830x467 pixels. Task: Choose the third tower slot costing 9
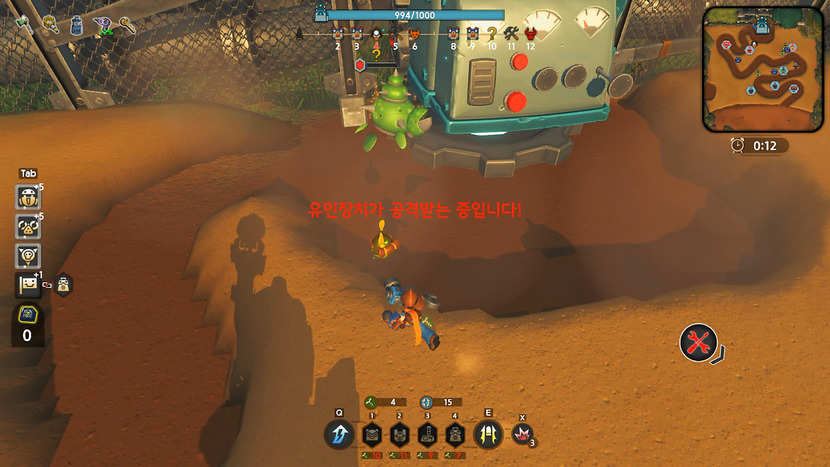427,434
